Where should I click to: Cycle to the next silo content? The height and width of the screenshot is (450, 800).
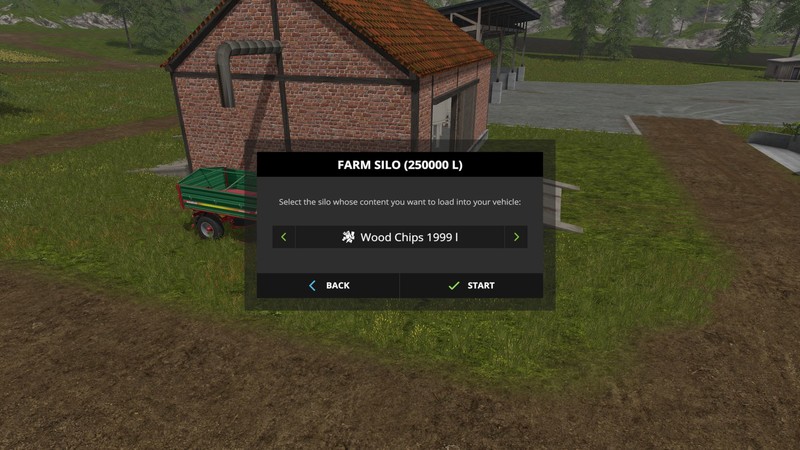click(x=516, y=238)
